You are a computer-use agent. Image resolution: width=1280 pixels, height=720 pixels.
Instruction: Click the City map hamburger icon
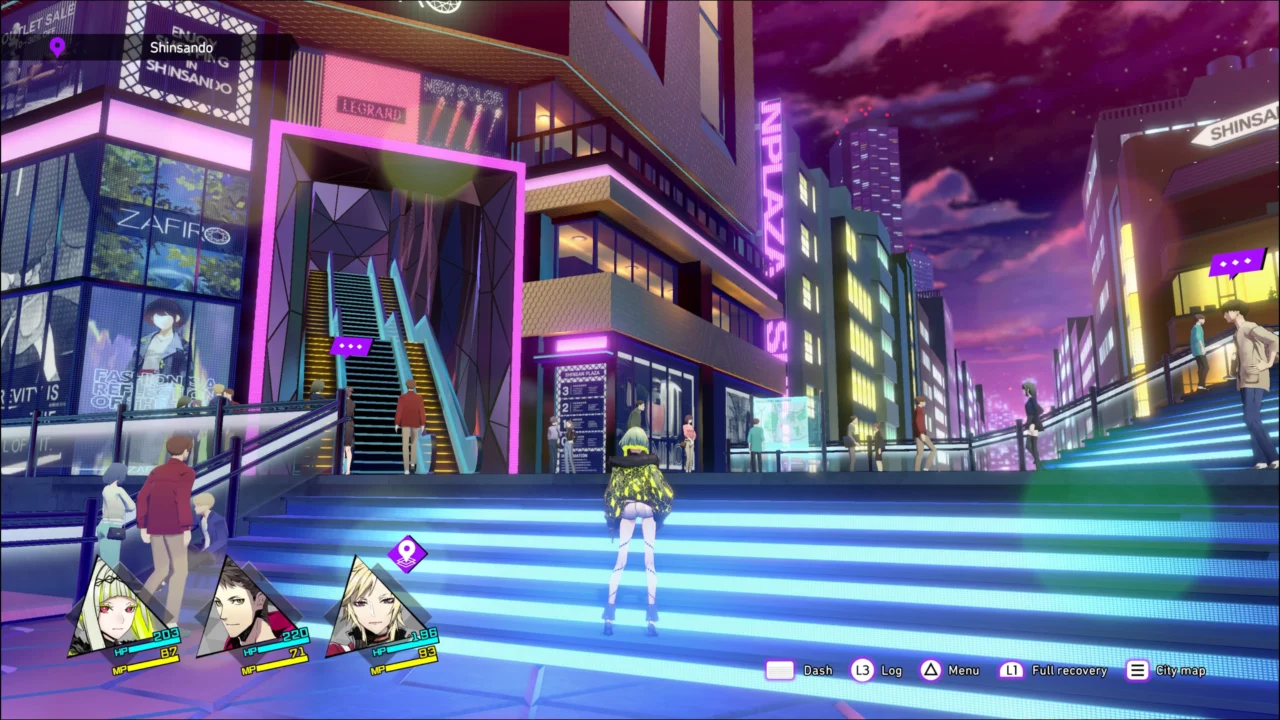coord(1137,670)
